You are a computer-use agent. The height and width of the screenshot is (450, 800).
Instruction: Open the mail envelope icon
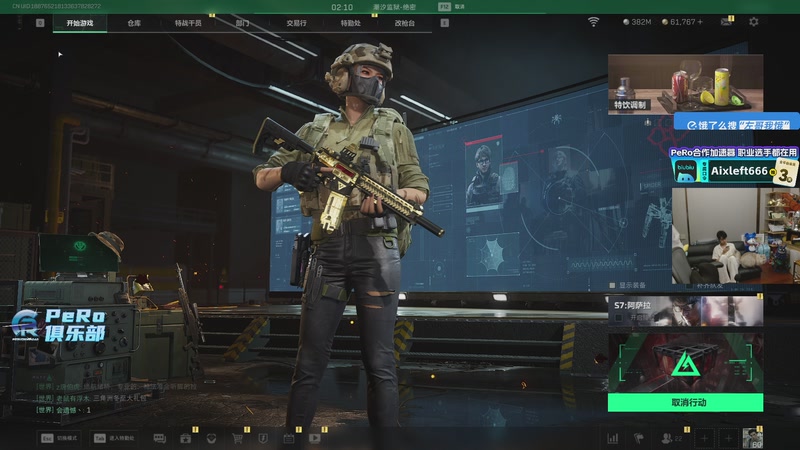(726, 21)
